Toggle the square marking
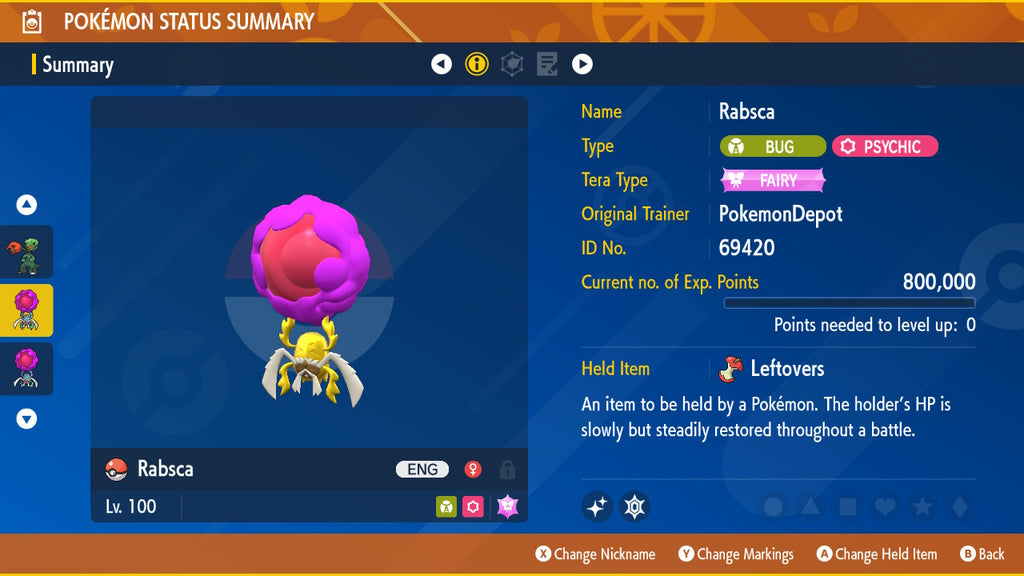This screenshot has height=576, width=1024. [848, 507]
